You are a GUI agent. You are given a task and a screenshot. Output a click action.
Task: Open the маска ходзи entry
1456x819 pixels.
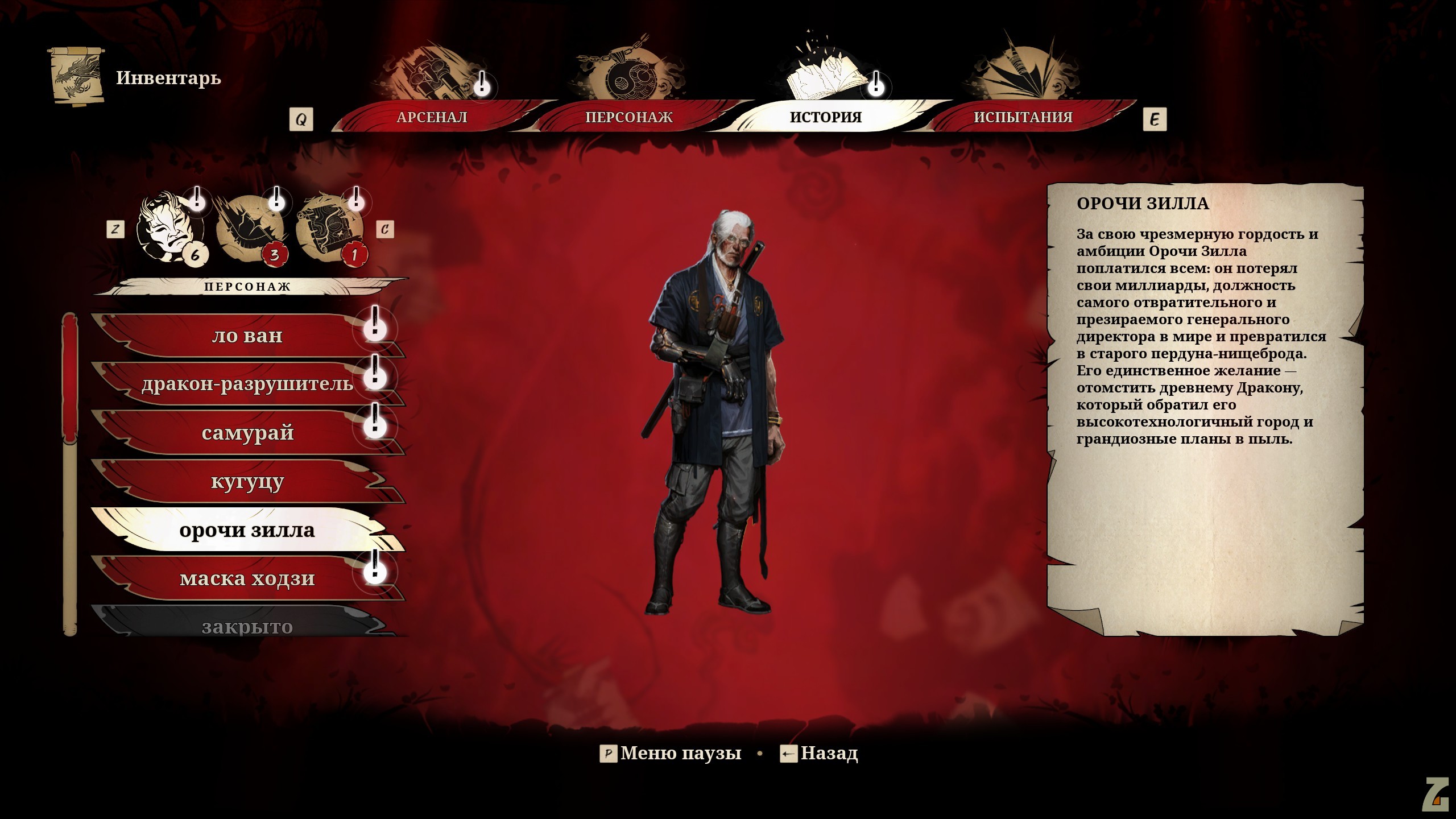[x=247, y=579]
